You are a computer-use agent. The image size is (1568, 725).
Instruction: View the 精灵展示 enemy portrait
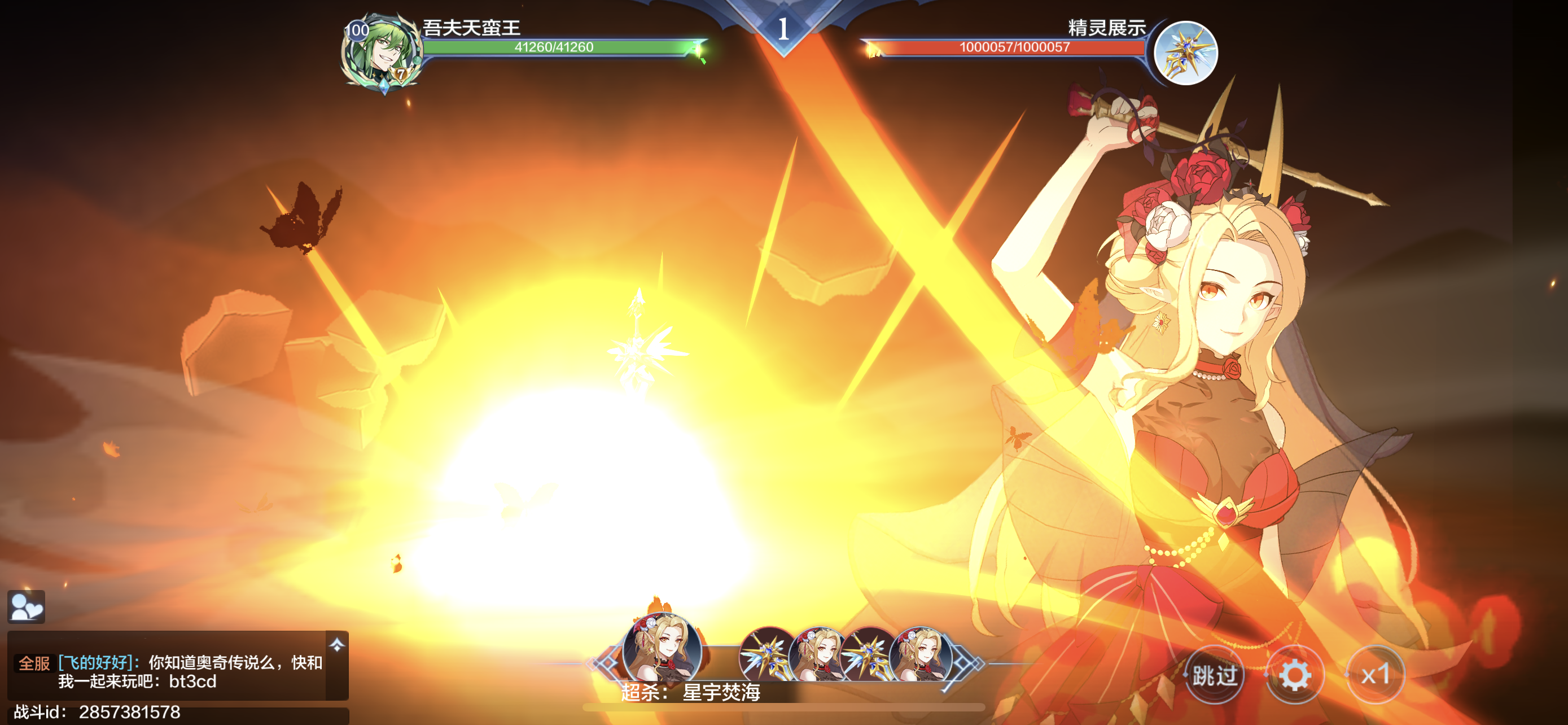coord(1185,53)
